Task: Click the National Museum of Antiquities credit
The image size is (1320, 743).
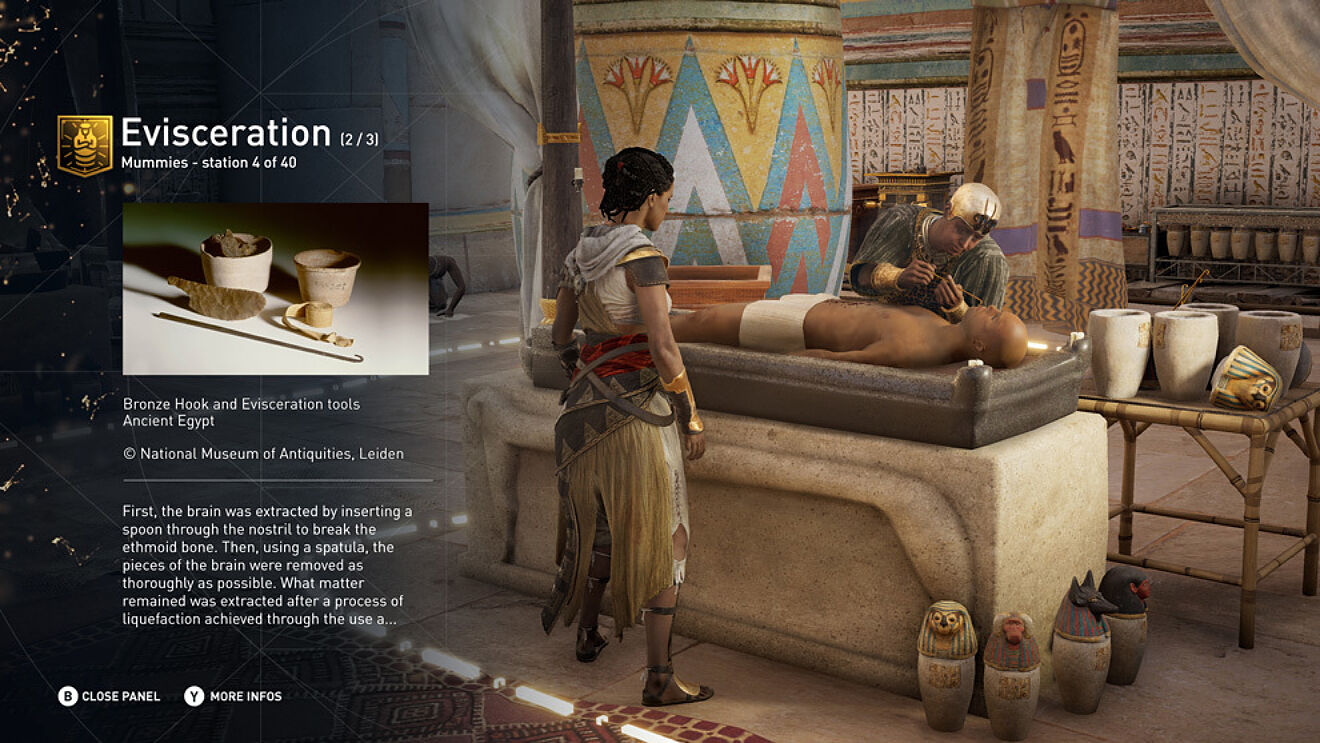Action: click(265, 452)
